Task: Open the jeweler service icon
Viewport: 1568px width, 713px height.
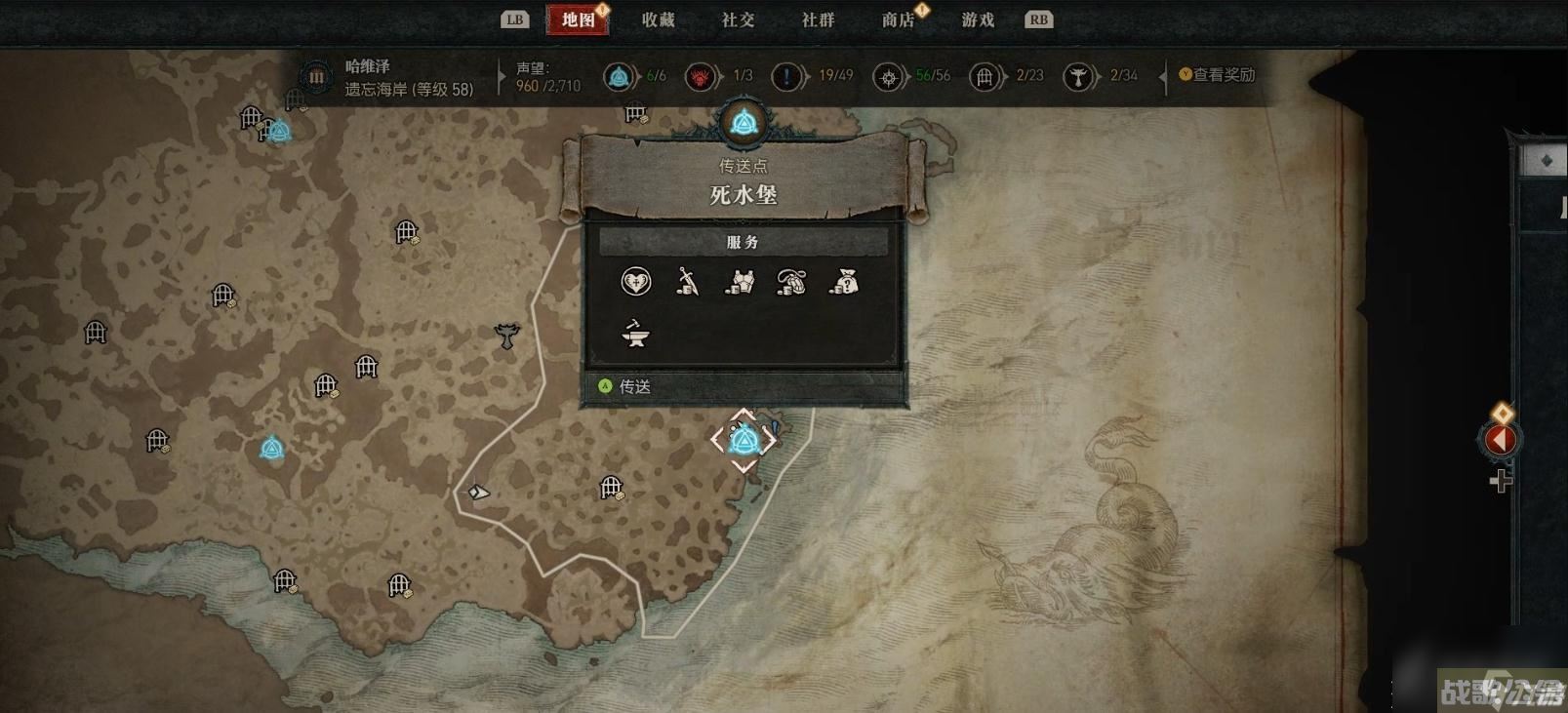Action: click(792, 281)
